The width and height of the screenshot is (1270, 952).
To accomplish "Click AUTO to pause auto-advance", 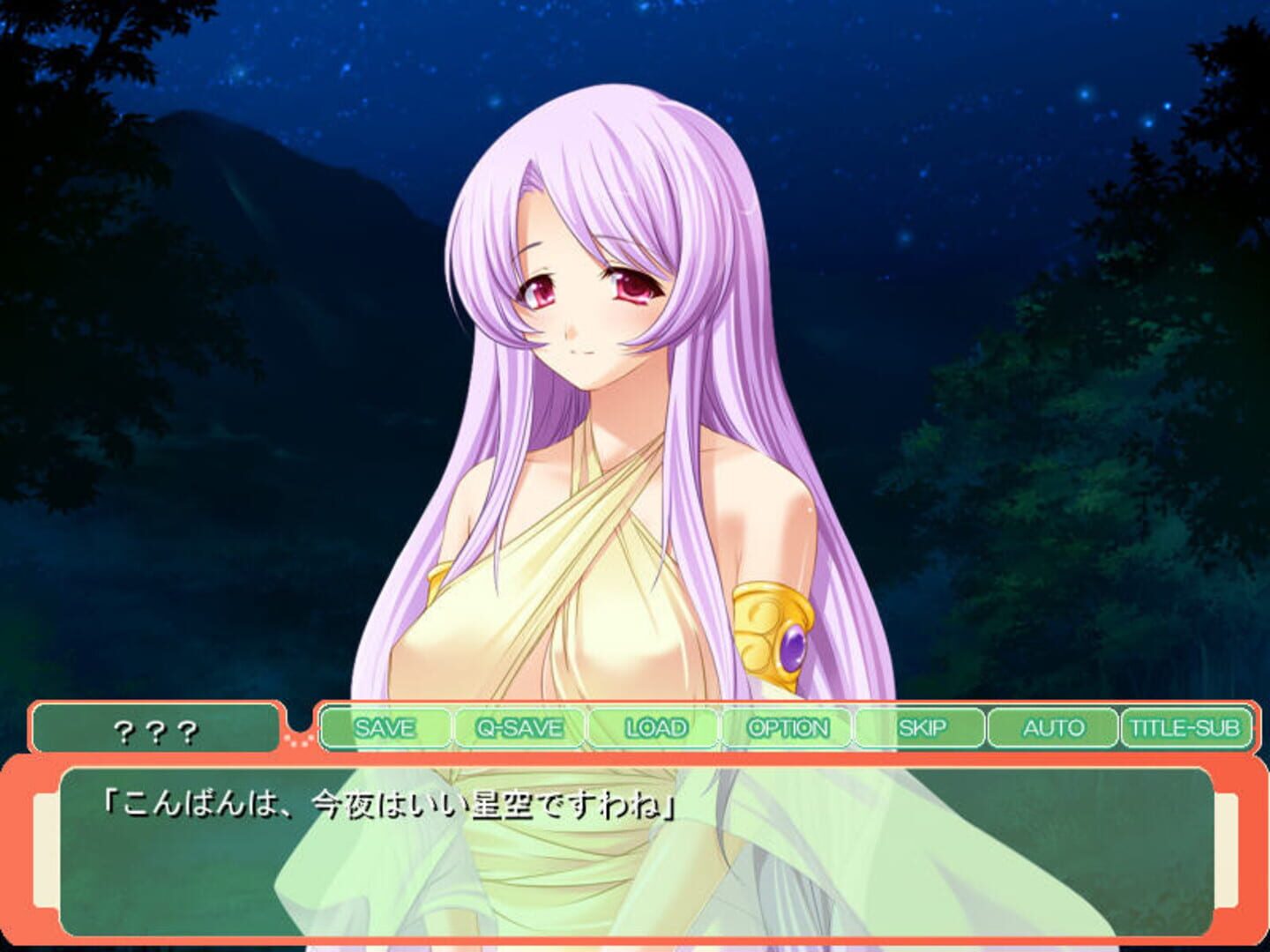I will (1055, 728).
